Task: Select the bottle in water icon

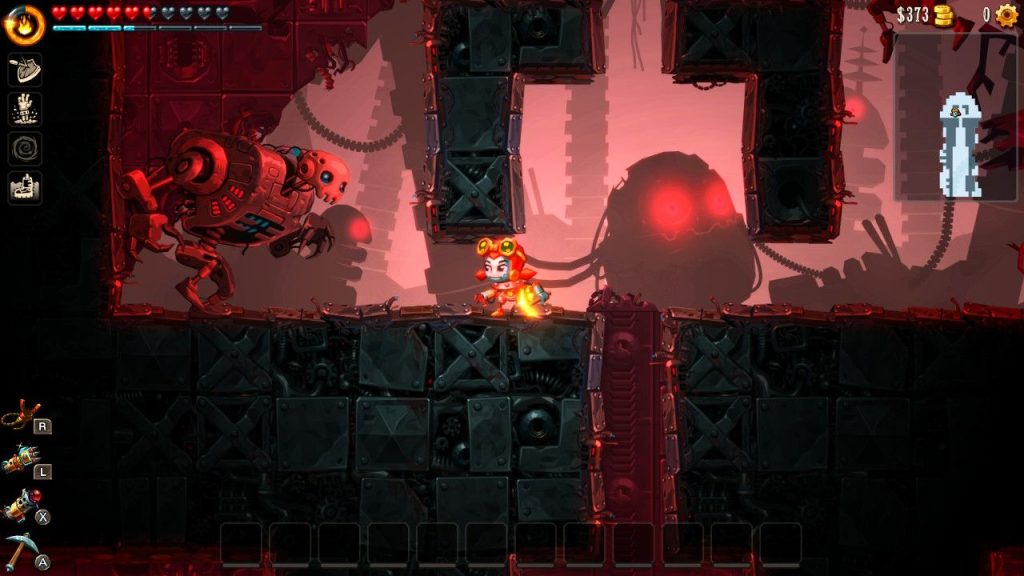Action: click(x=25, y=187)
